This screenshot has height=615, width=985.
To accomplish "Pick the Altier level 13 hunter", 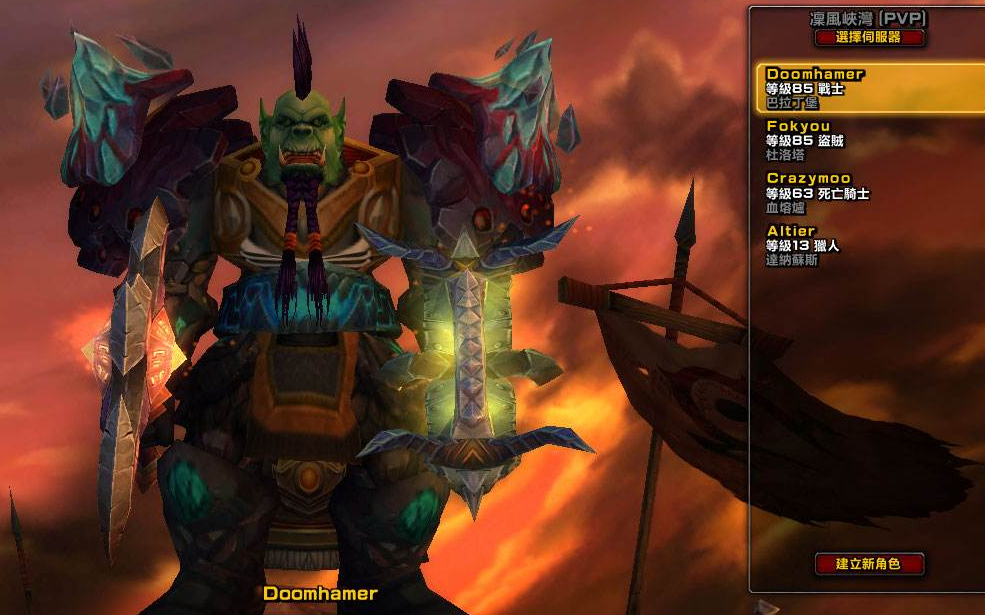I will tap(865, 244).
